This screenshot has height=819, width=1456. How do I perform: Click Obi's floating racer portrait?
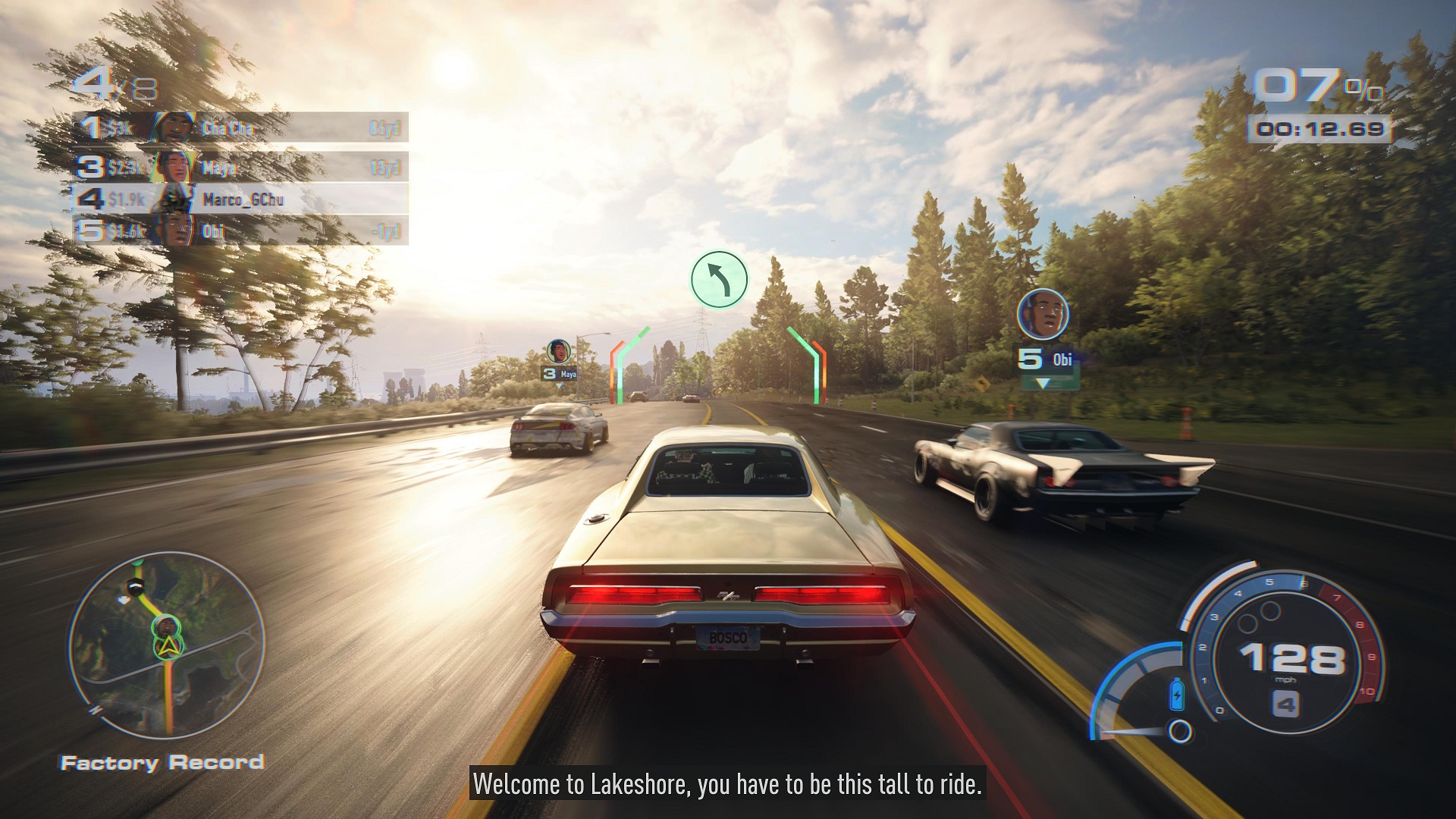tap(1043, 314)
